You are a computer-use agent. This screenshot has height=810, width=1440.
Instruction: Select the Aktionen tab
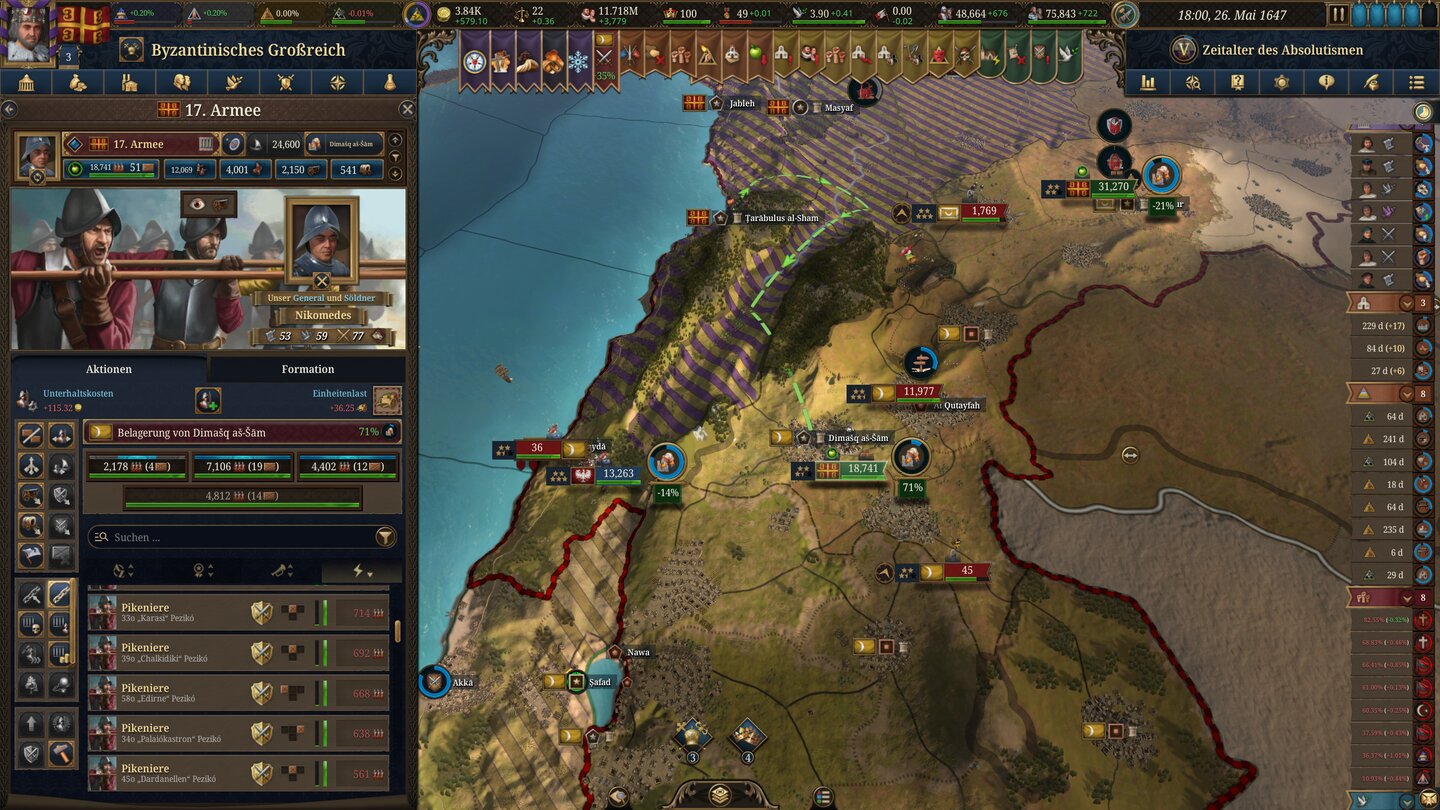[x=108, y=369]
